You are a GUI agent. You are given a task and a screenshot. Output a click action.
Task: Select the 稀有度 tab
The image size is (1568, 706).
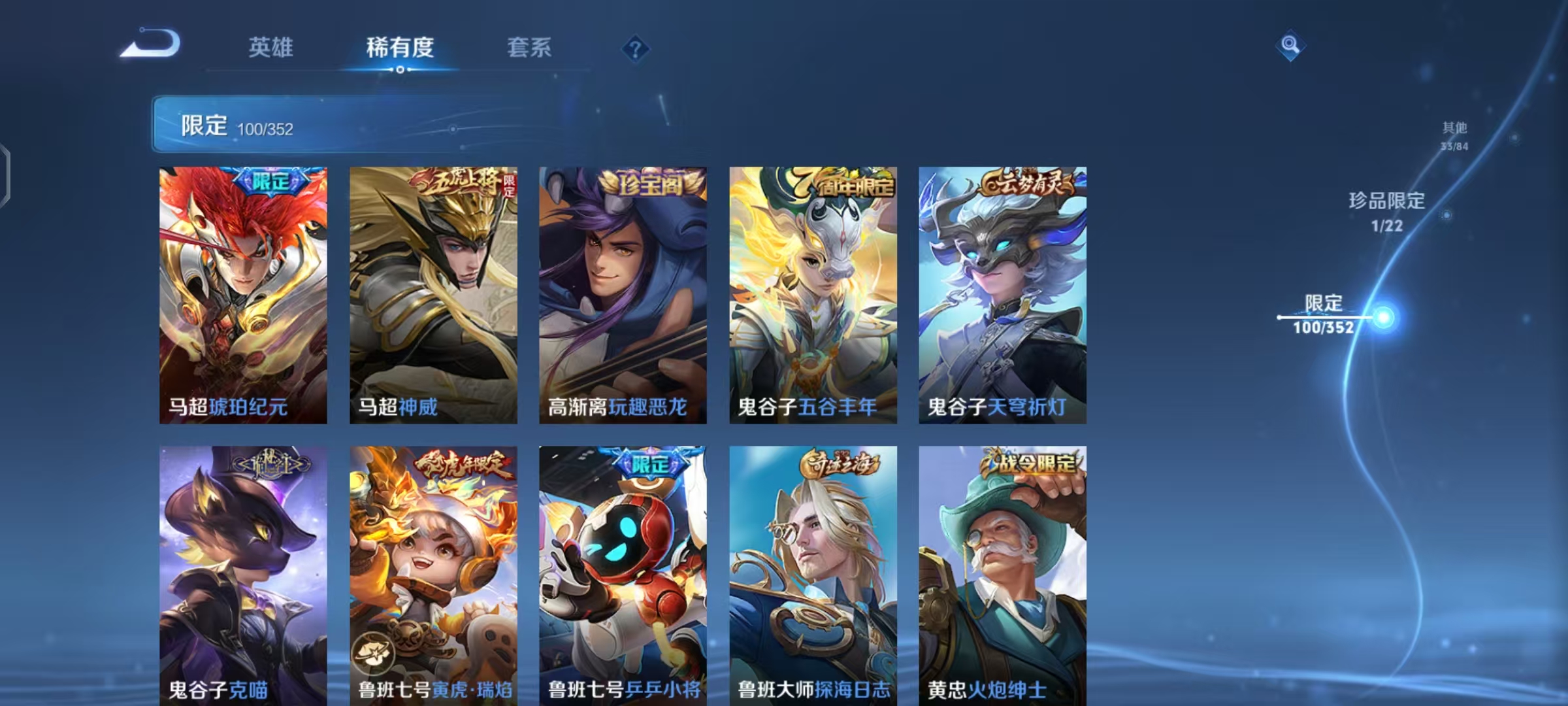click(x=400, y=47)
